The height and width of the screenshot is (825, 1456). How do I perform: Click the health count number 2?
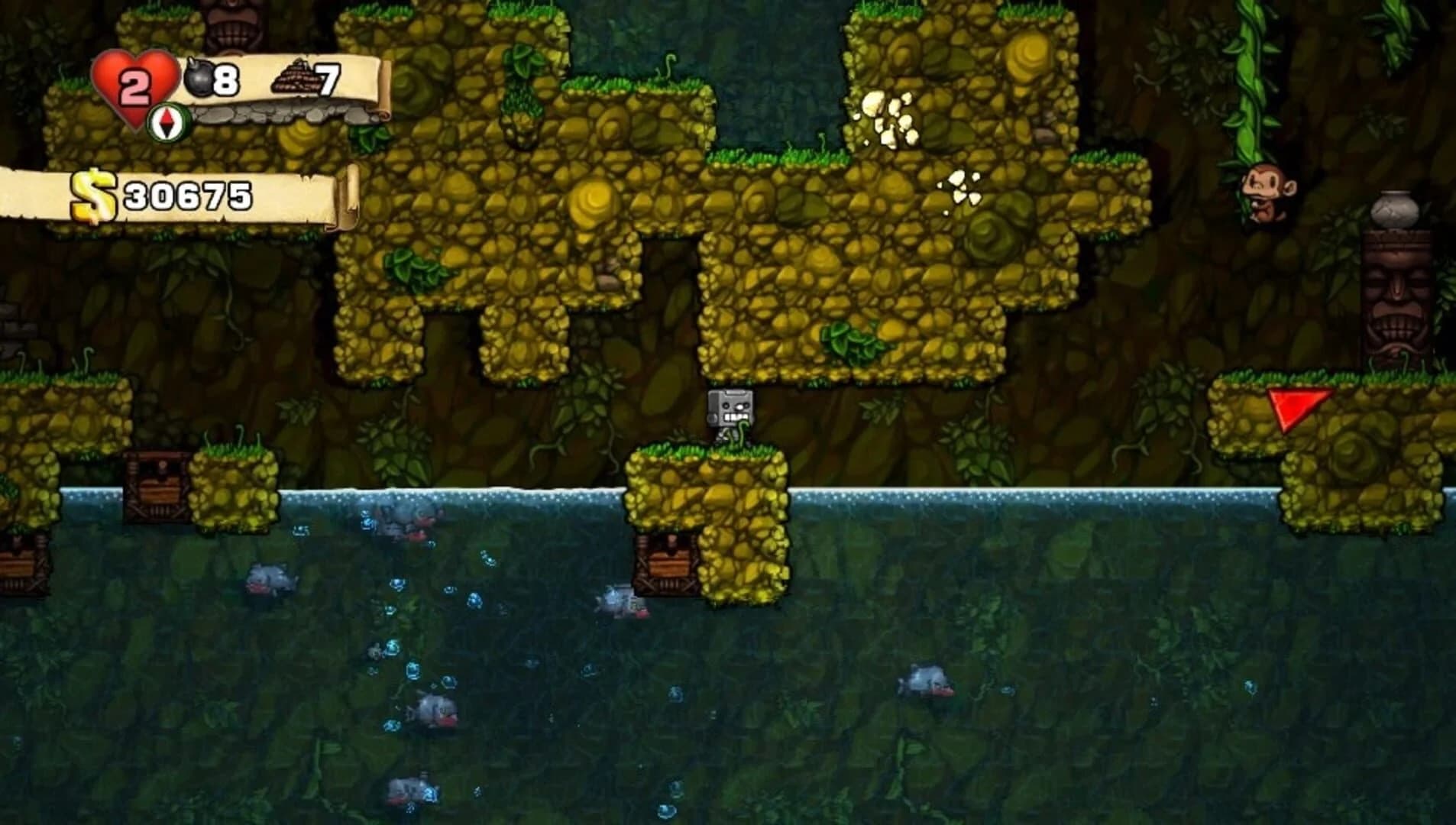(134, 82)
